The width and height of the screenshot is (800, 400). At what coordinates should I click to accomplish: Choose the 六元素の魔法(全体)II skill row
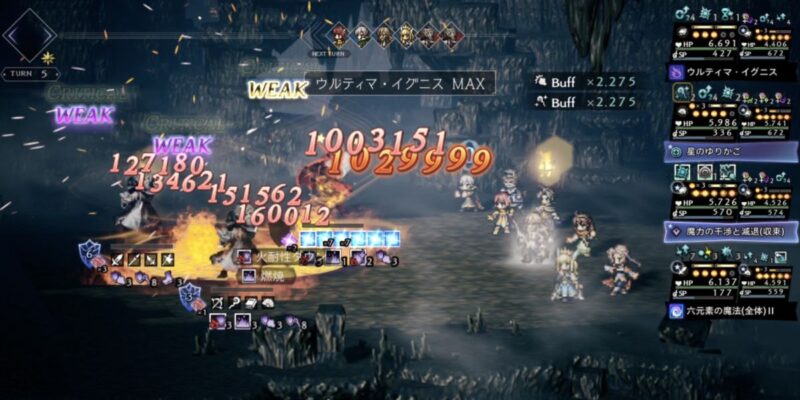click(x=730, y=310)
